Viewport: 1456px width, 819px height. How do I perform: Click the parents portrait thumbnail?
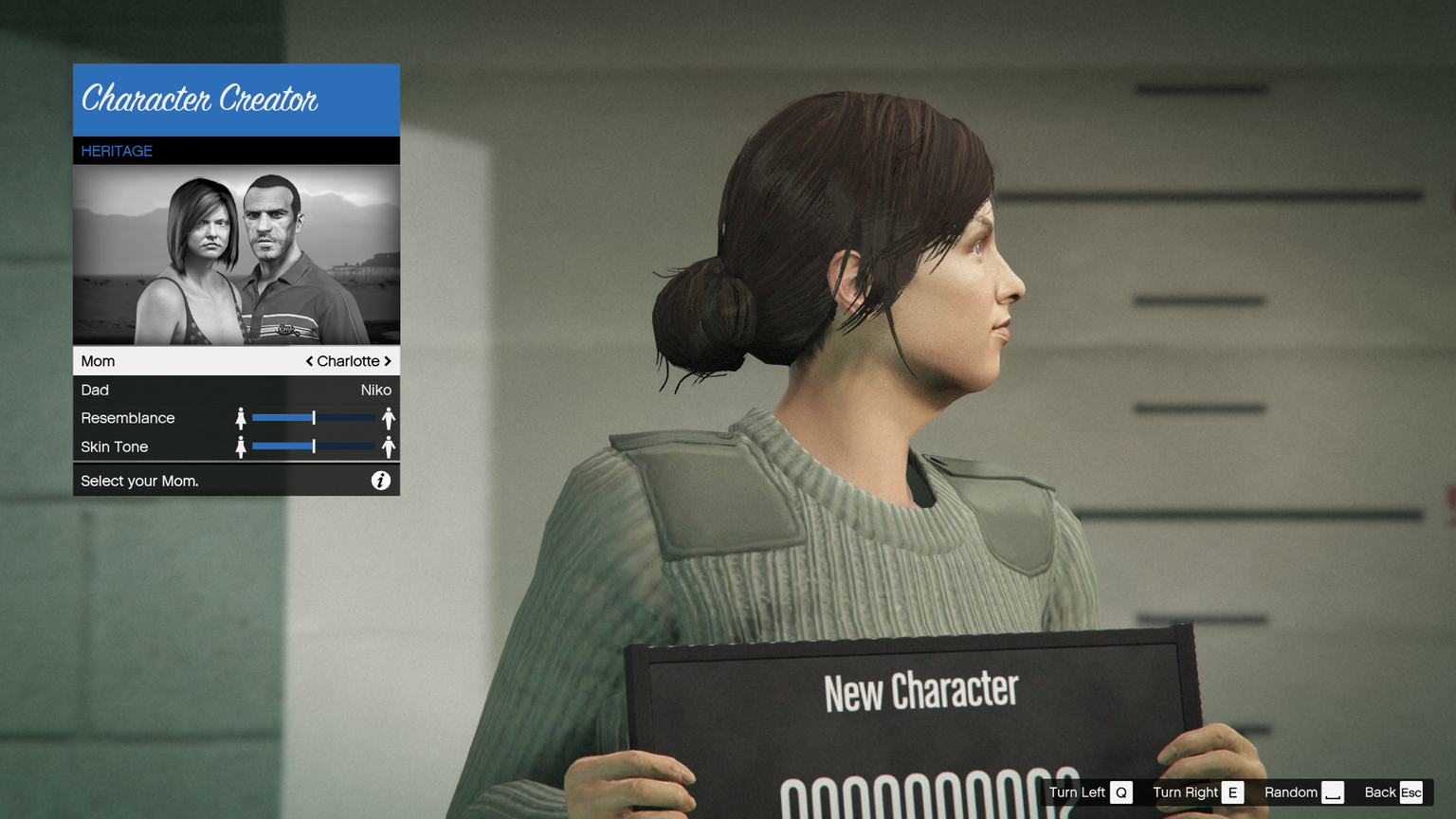click(236, 255)
